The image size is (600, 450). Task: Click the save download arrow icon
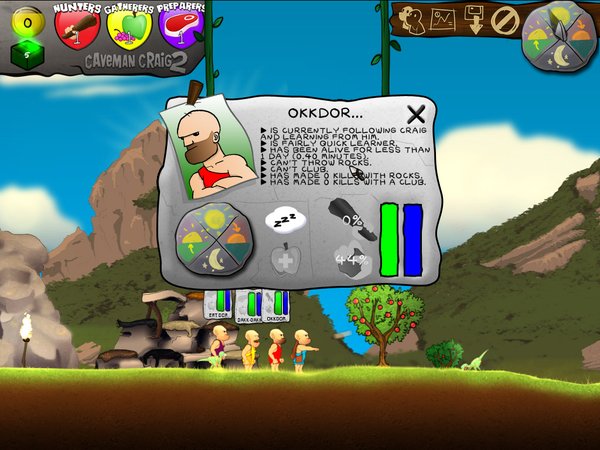tap(475, 20)
